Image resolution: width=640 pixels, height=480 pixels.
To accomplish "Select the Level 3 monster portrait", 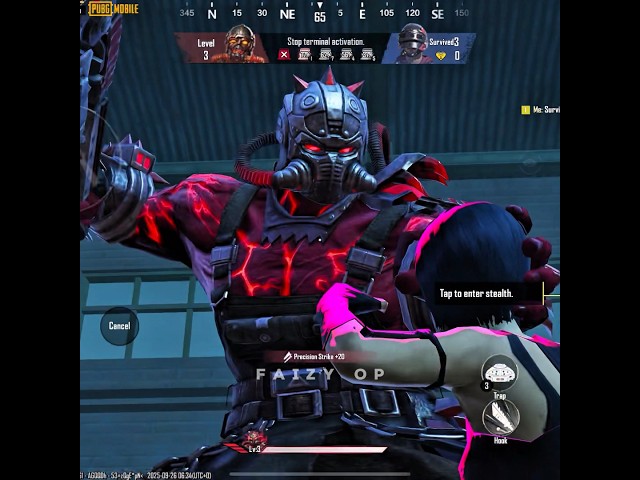I will pyautogui.click(x=240, y=45).
